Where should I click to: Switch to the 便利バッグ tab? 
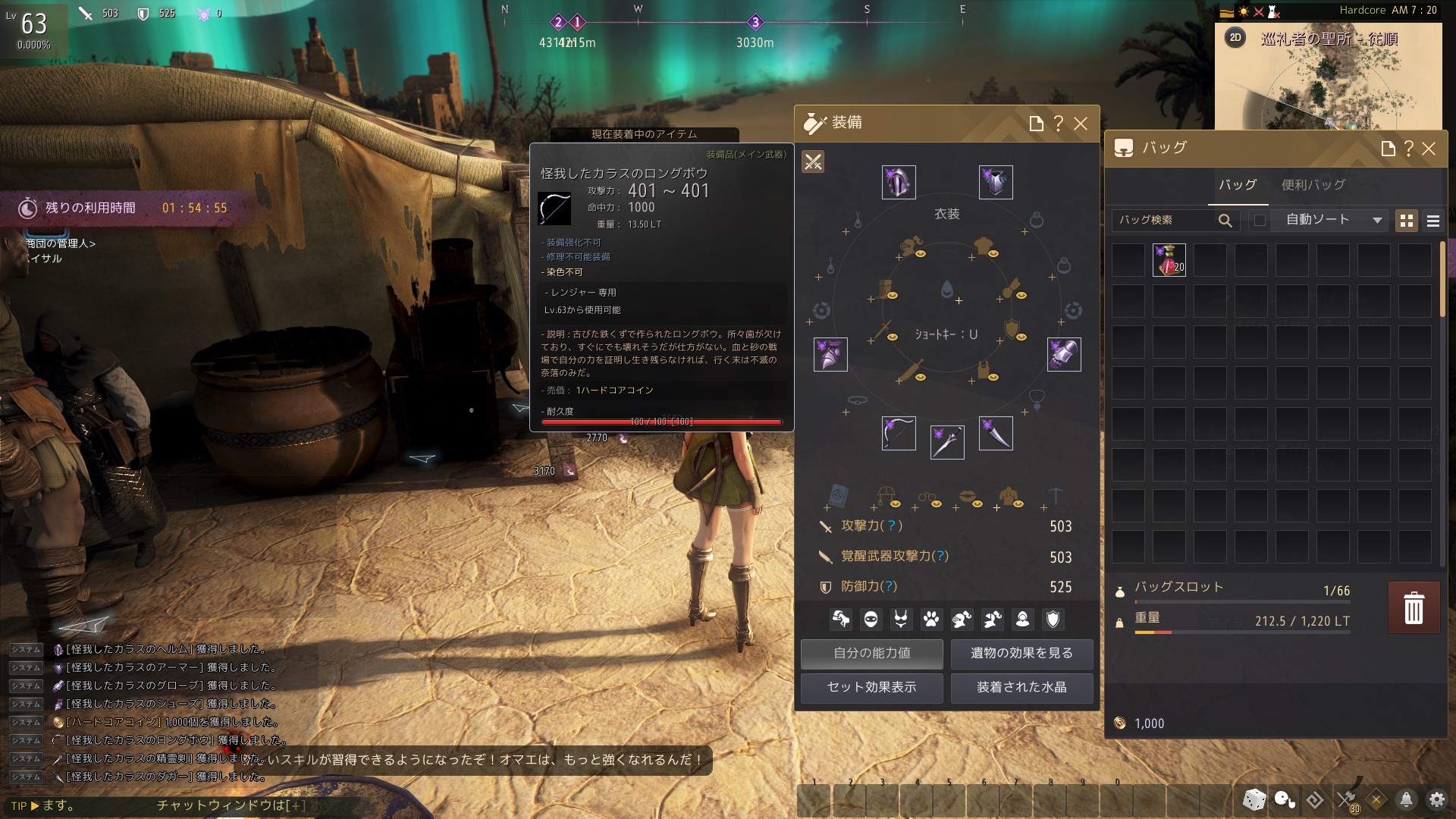pyautogui.click(x=1313, y=185)
